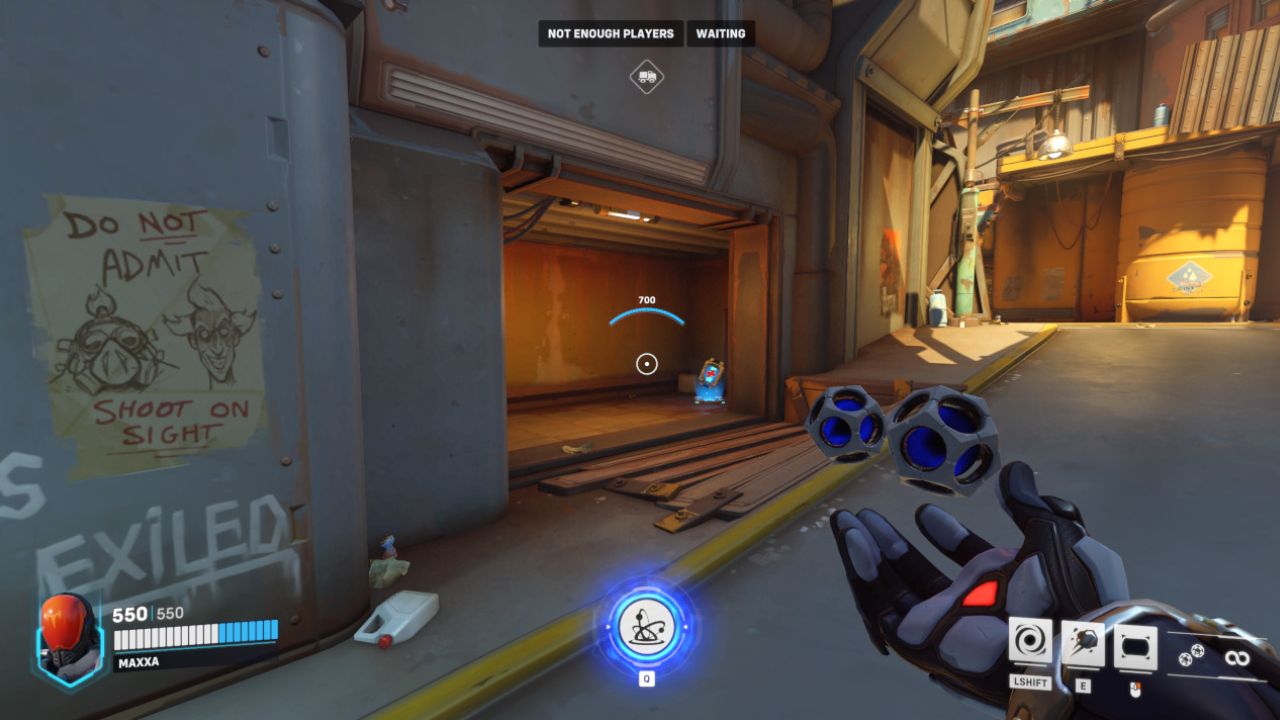Open the NOT ENOUGH PLAYERS status tab
The height and width of the screenshot is (720, 1280).
click(x=609, y=33)
